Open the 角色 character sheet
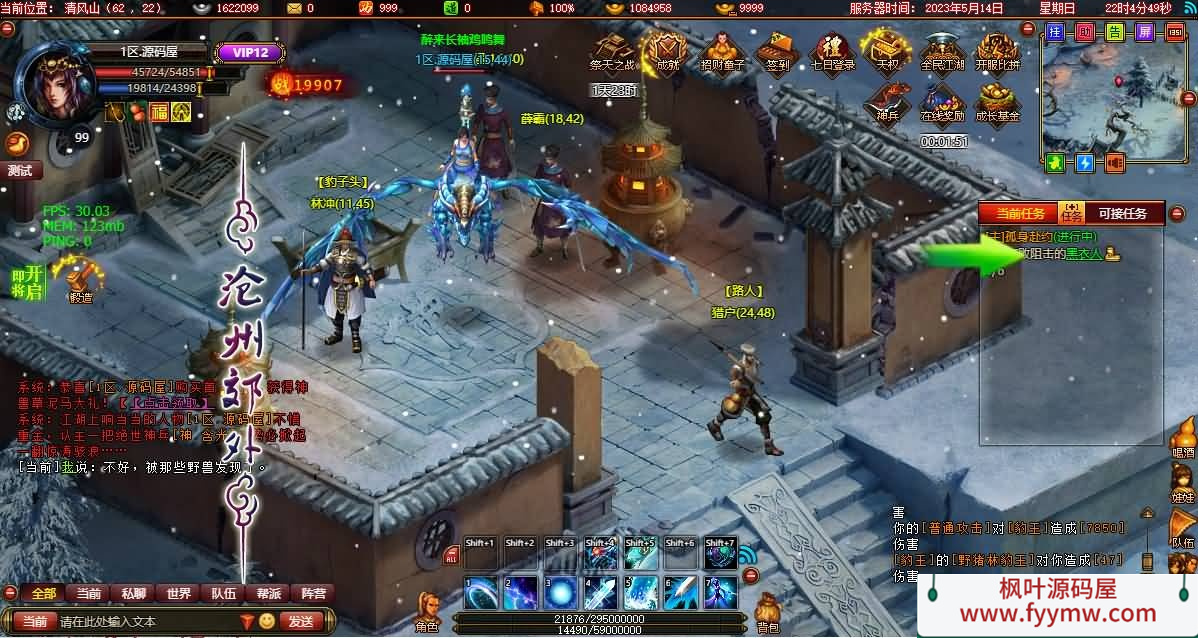 427,610
